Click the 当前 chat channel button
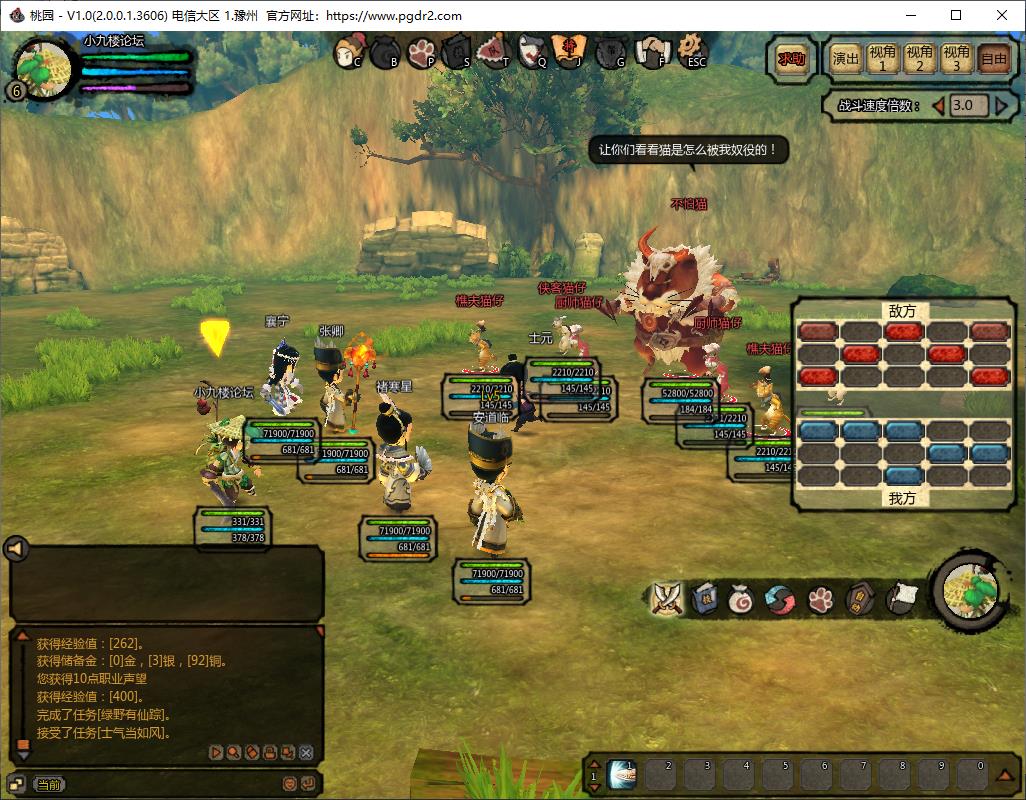 [x=47, y=785]
